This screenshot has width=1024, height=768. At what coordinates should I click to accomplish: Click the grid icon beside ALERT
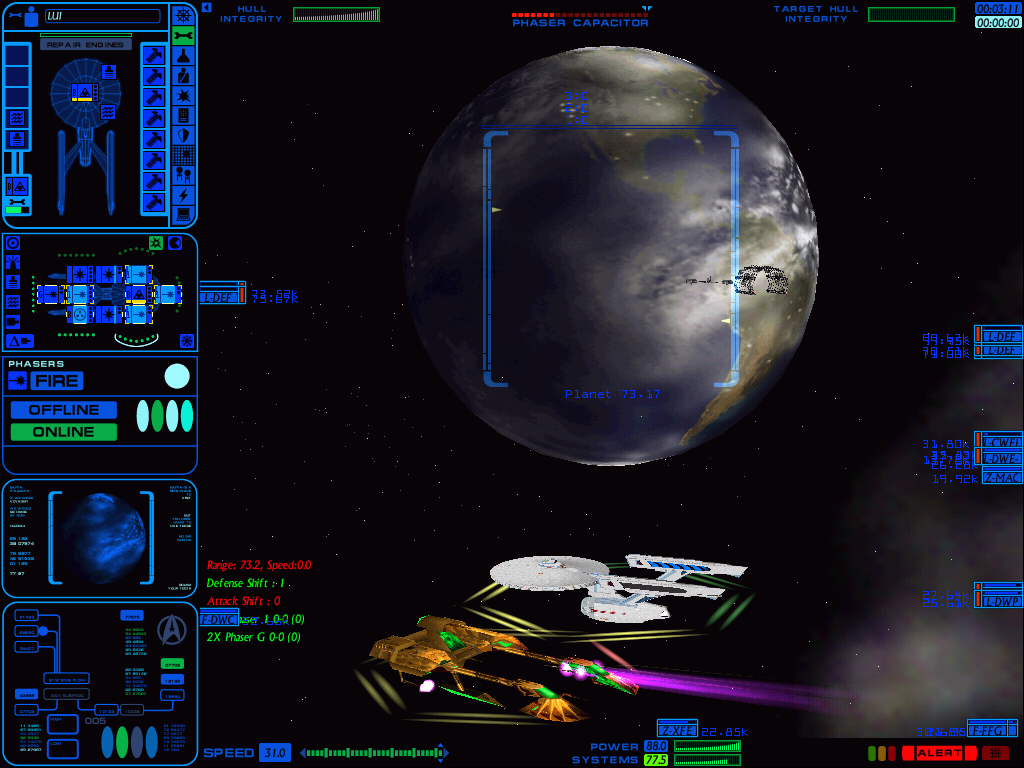tap(994, 753)
